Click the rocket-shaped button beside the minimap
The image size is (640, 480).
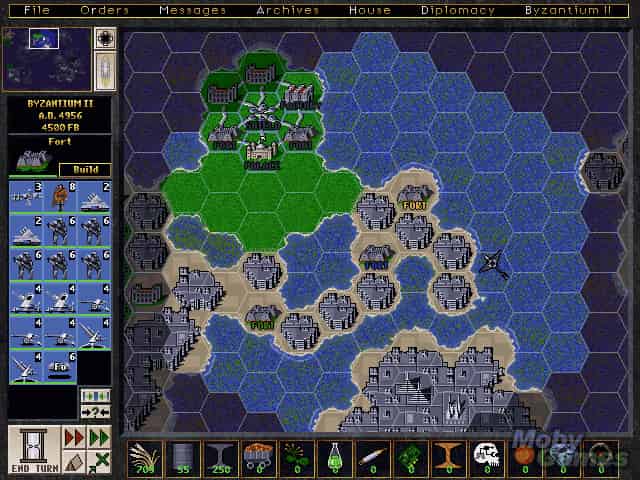tap(105, 69)
